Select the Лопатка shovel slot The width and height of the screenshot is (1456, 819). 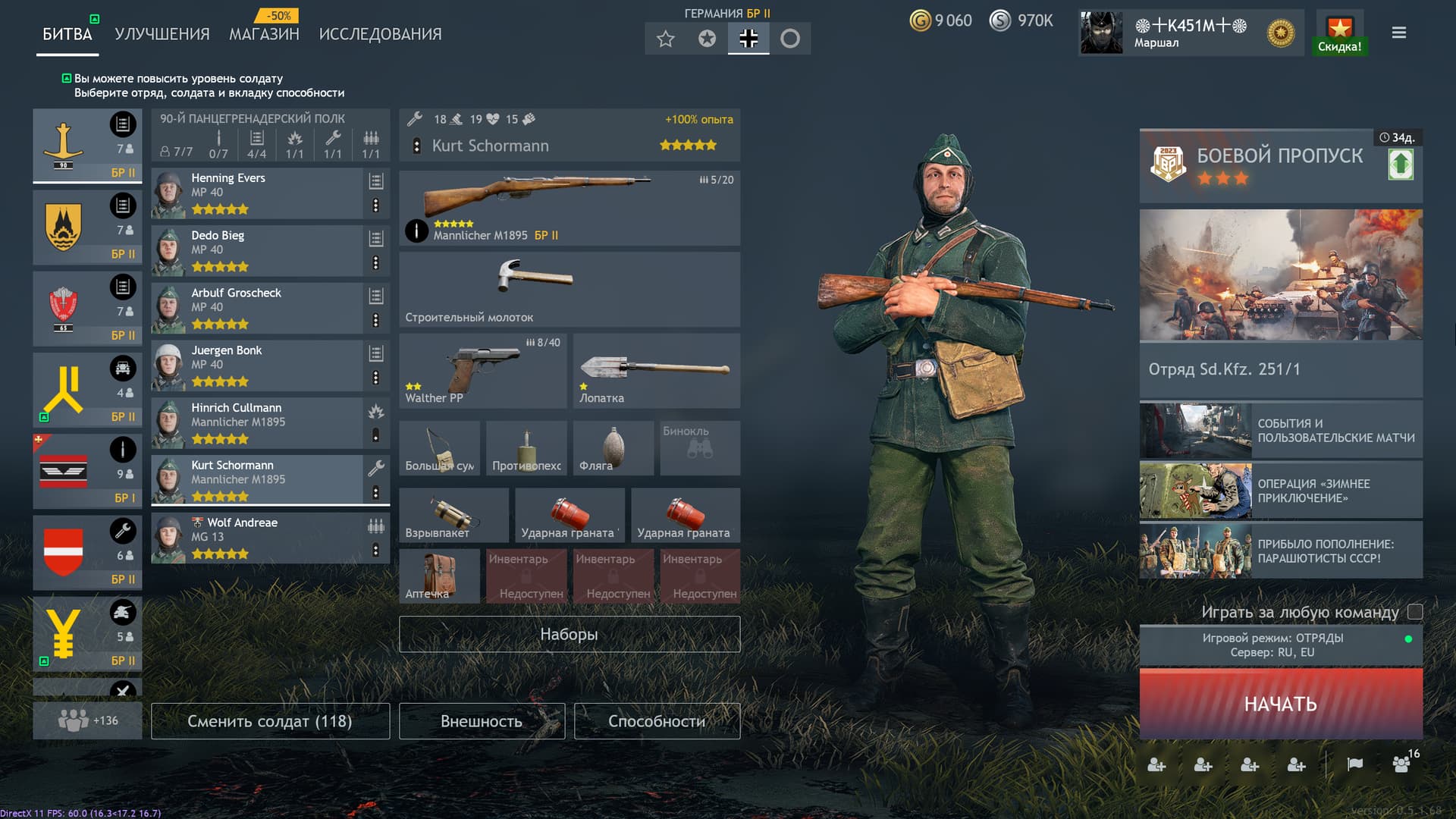click(655, 369)
